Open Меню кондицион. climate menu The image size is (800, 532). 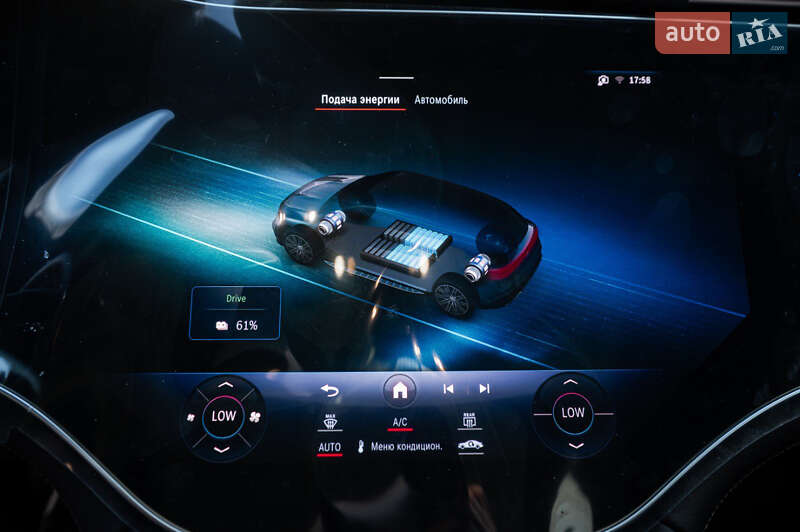400,447
